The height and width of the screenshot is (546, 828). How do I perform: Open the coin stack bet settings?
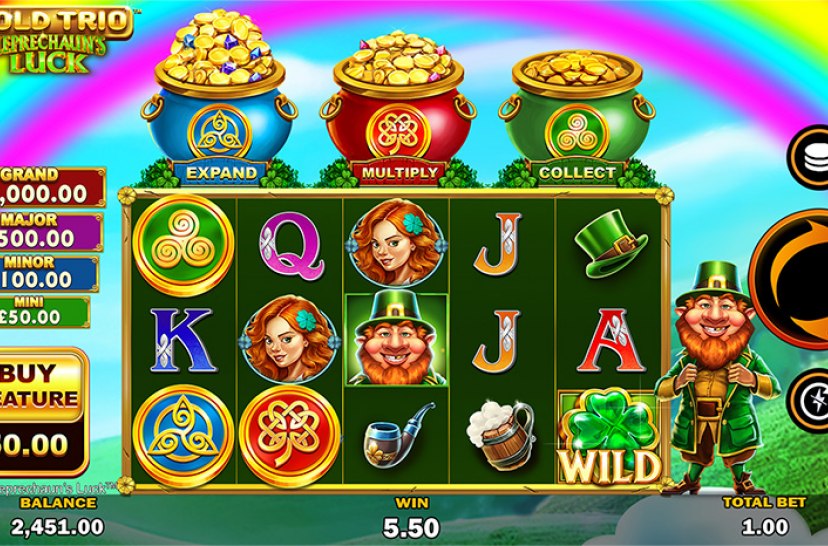810,153
